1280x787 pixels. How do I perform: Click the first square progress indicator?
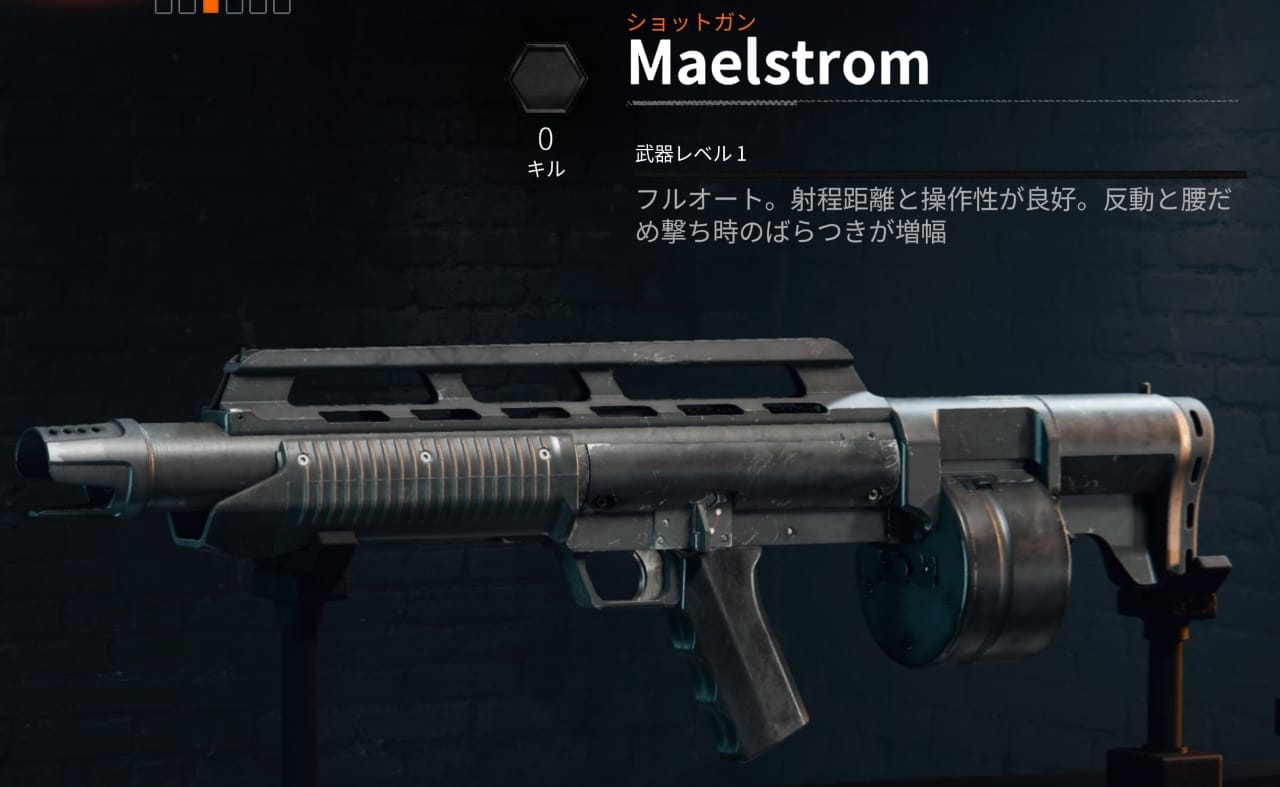164,8
